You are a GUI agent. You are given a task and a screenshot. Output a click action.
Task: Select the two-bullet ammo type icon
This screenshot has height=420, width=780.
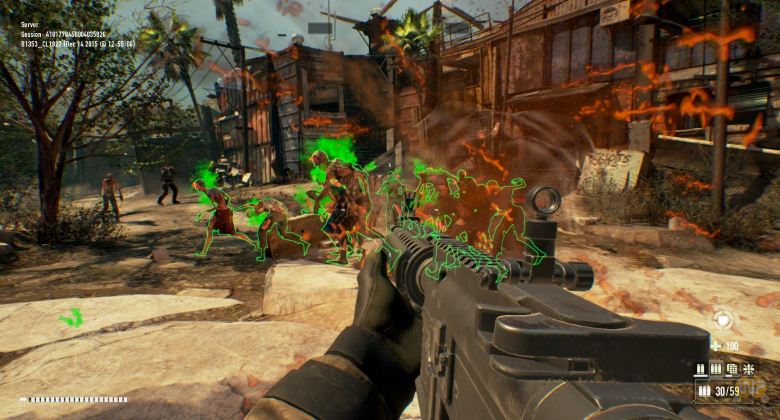[701, 369]
